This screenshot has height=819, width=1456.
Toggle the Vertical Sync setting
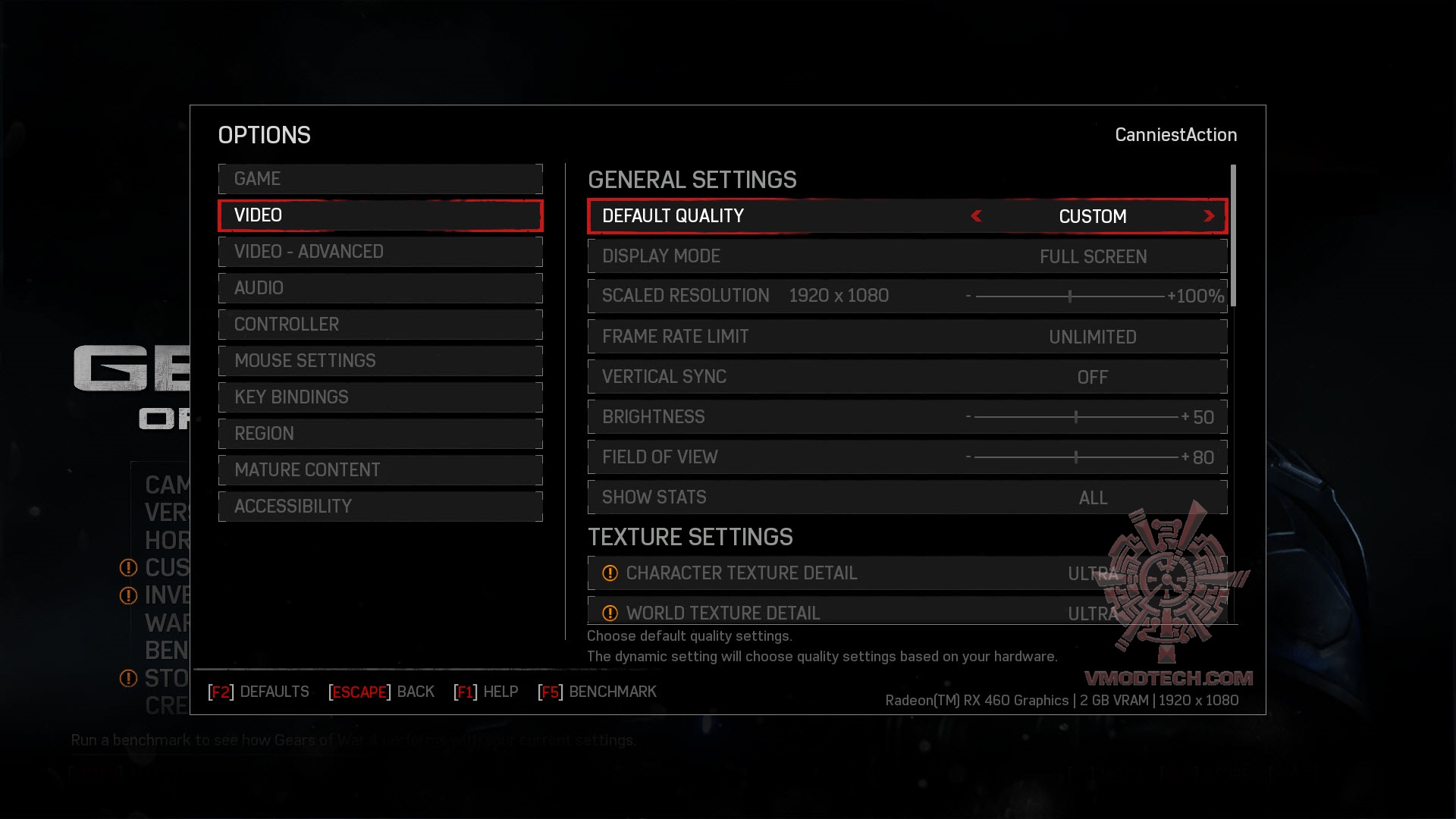pos(907,377)
